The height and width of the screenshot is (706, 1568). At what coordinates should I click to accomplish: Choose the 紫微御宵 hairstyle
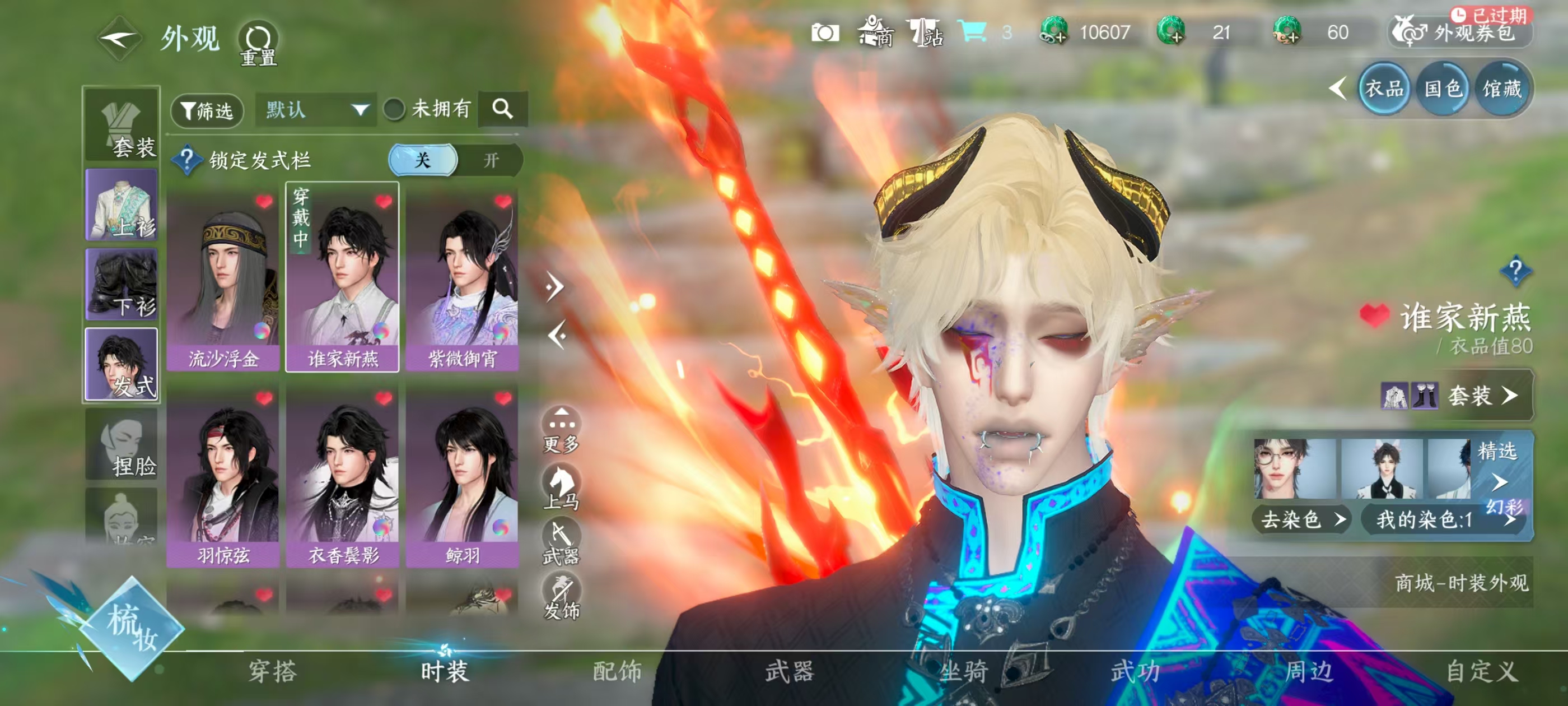(x=462, y=280)
